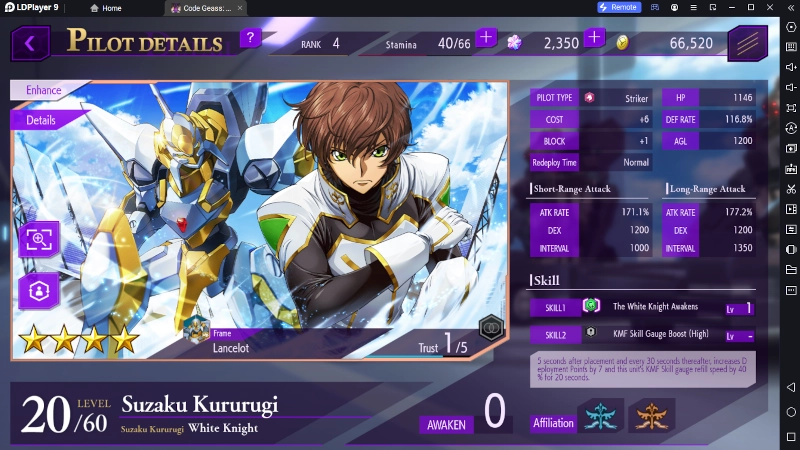Select the teal affiliation emblem
Image resolution: width=800 pixels, height=450 pixels.
tap(602, 416)
